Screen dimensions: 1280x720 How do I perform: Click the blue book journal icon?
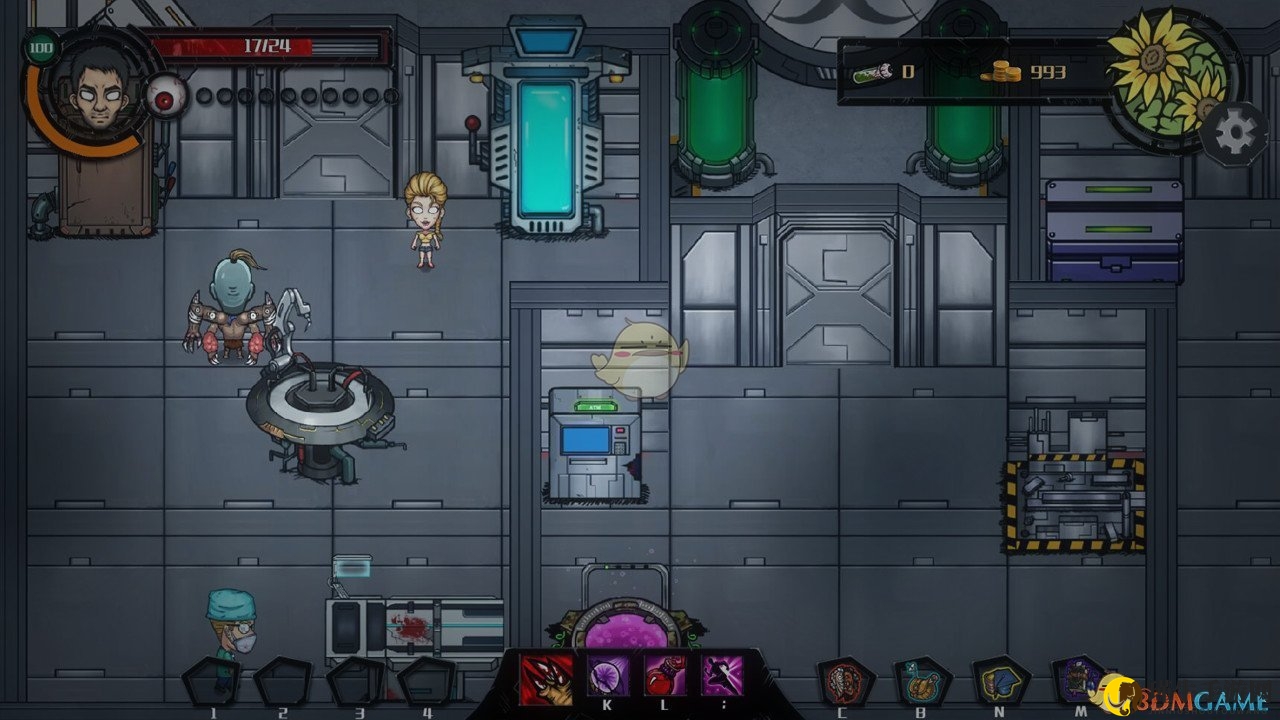point(1000,681)
